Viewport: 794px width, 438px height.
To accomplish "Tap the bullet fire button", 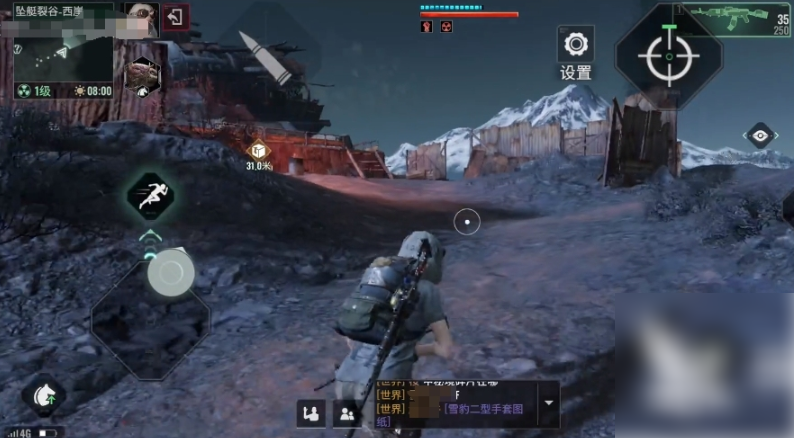I will tap(266, 55).
